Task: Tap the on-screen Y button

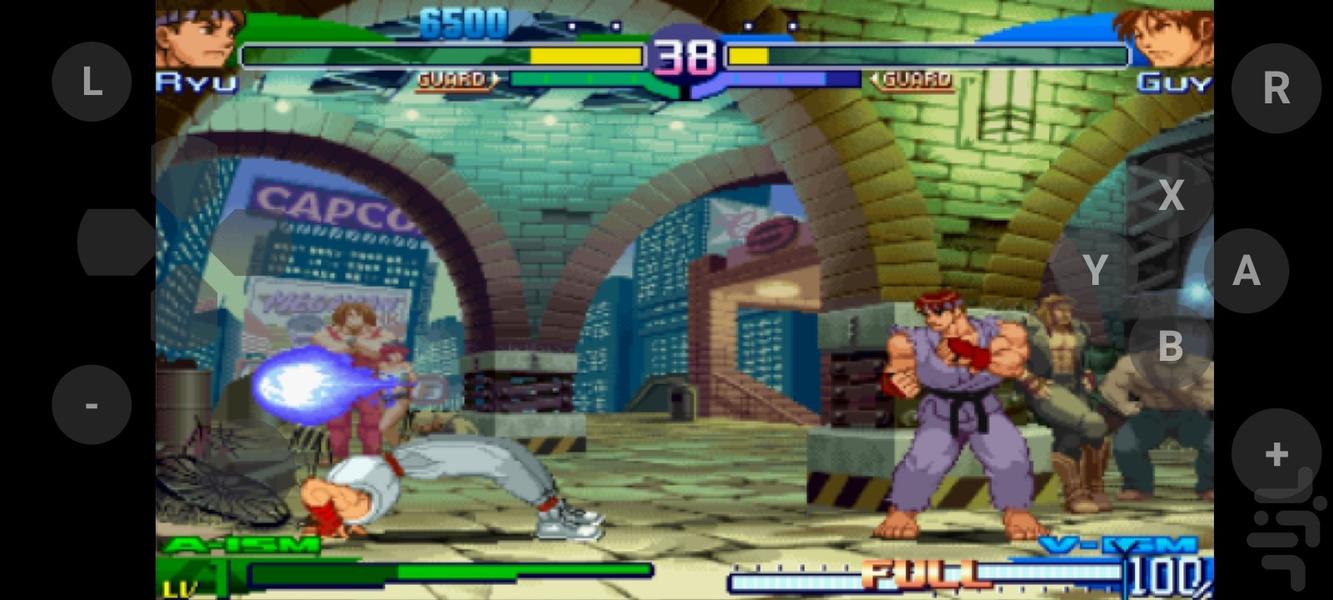Action: coord(1096,270)
